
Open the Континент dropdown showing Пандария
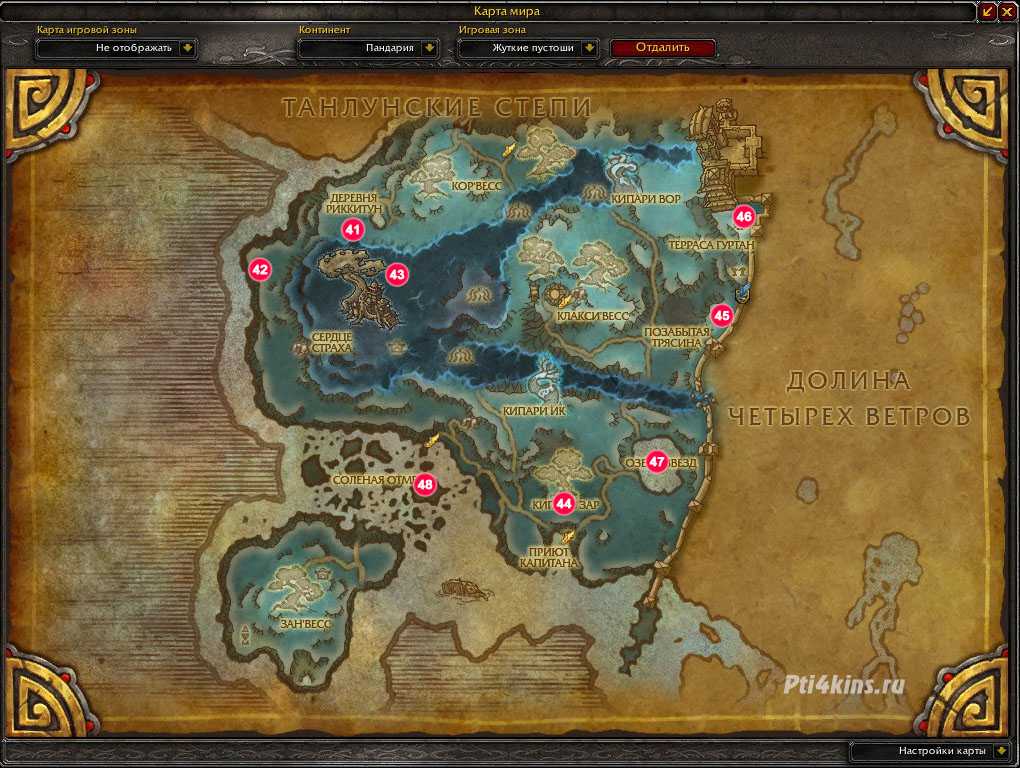click(429, 48)
